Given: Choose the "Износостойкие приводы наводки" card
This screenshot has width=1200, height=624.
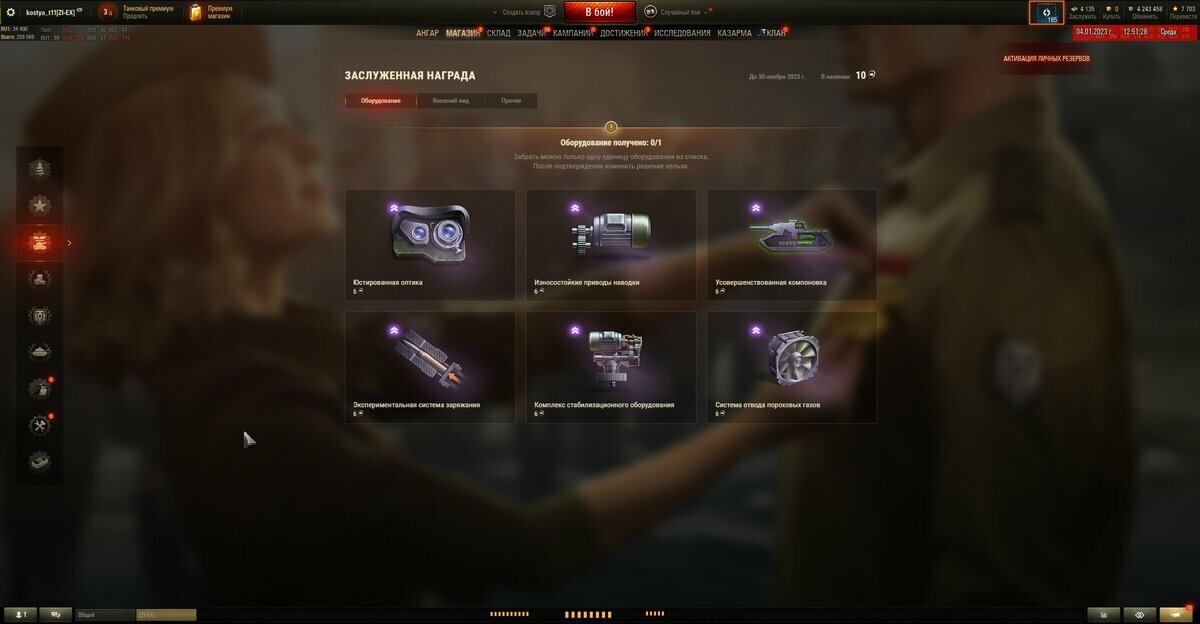Looking at the screenshot, I should coord(611,245).
